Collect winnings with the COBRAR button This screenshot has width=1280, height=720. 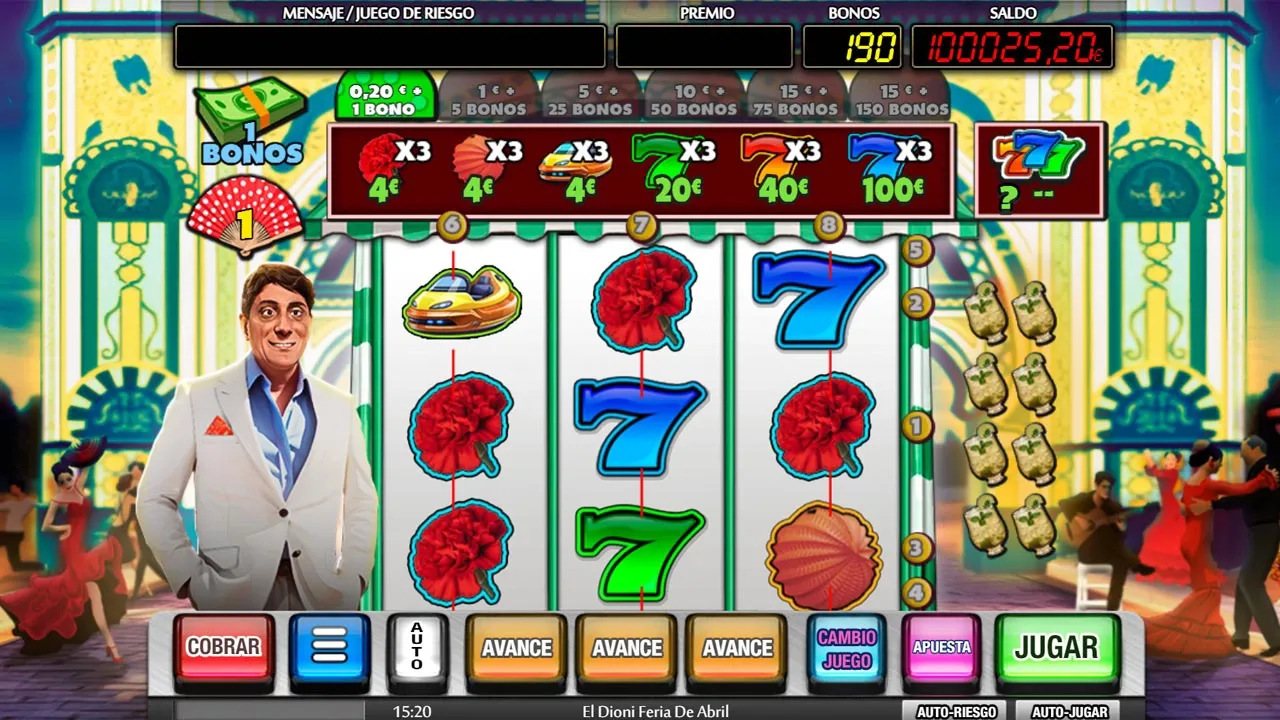coord(224,648)
